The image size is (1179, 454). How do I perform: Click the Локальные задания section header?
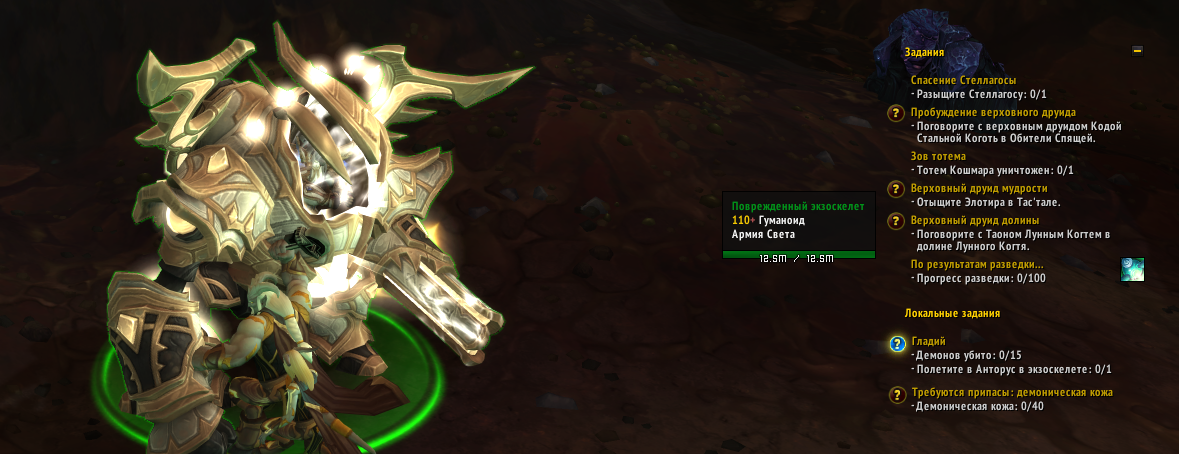click(x=952, y=313)
